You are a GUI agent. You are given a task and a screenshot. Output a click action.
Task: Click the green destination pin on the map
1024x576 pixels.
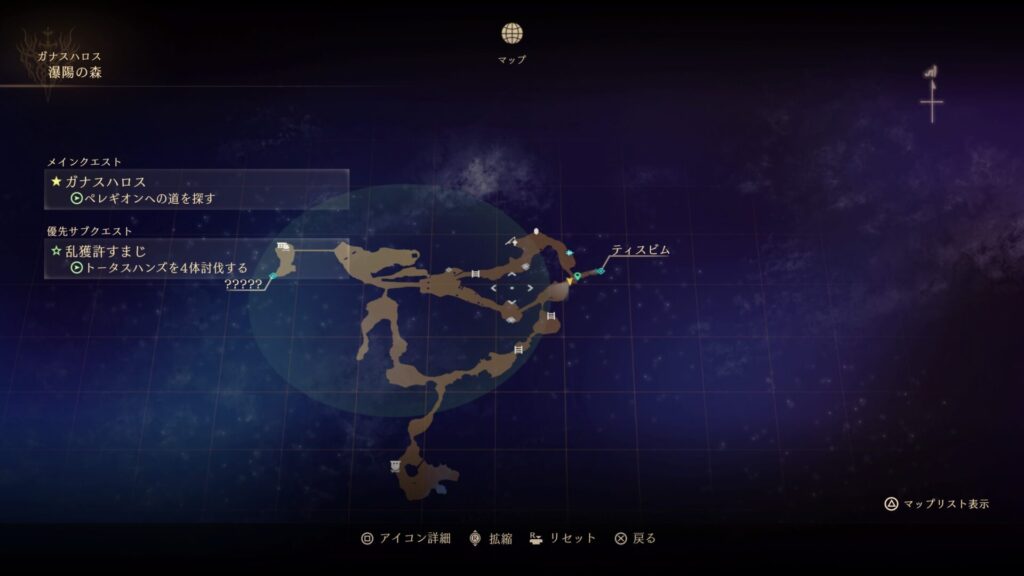pos(577,276)
